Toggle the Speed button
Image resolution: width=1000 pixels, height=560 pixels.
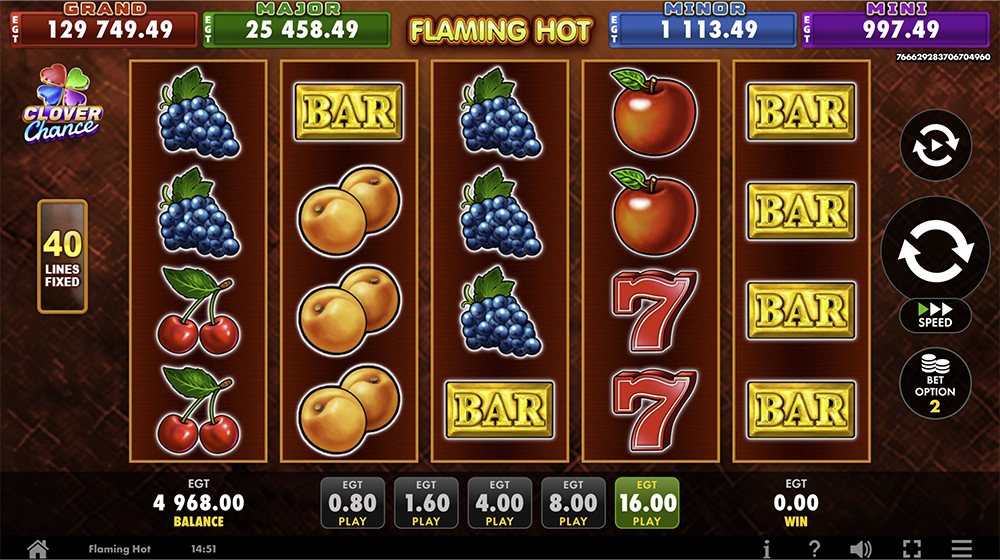pyautogui.click(x=935, y=315)
